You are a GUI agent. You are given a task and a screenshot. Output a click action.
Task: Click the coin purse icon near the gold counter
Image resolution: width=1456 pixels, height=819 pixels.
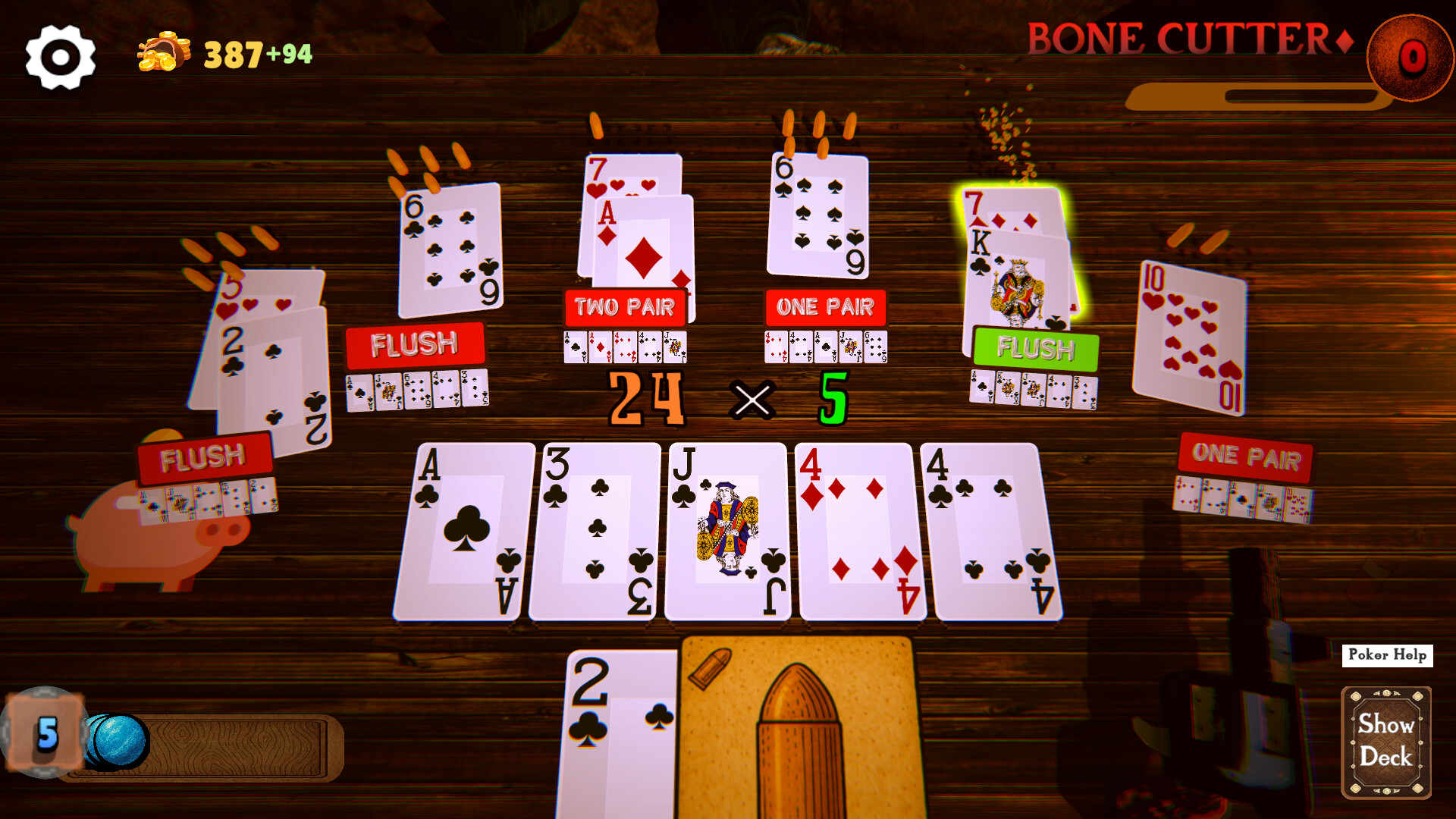pyautogui.click(x=162, y=53)
